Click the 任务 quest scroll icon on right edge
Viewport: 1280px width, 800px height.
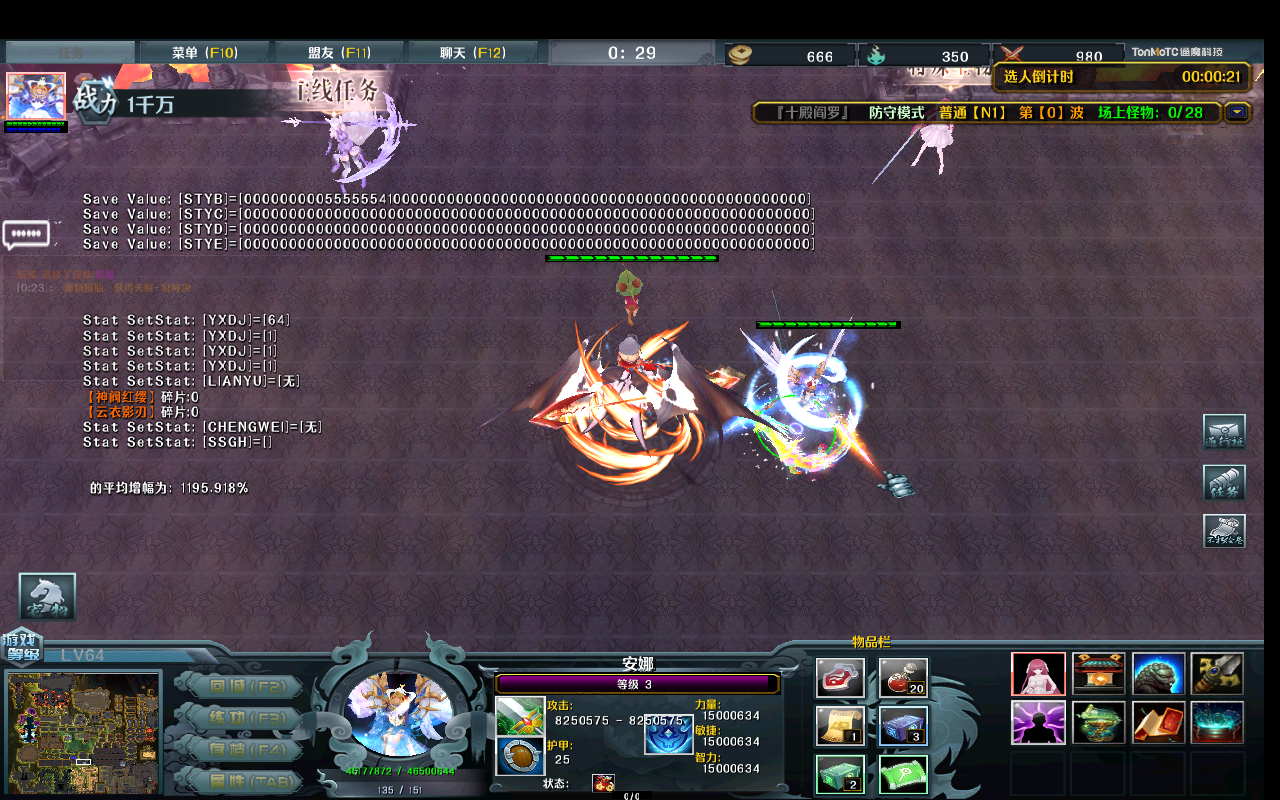[x=1224, y=482]
